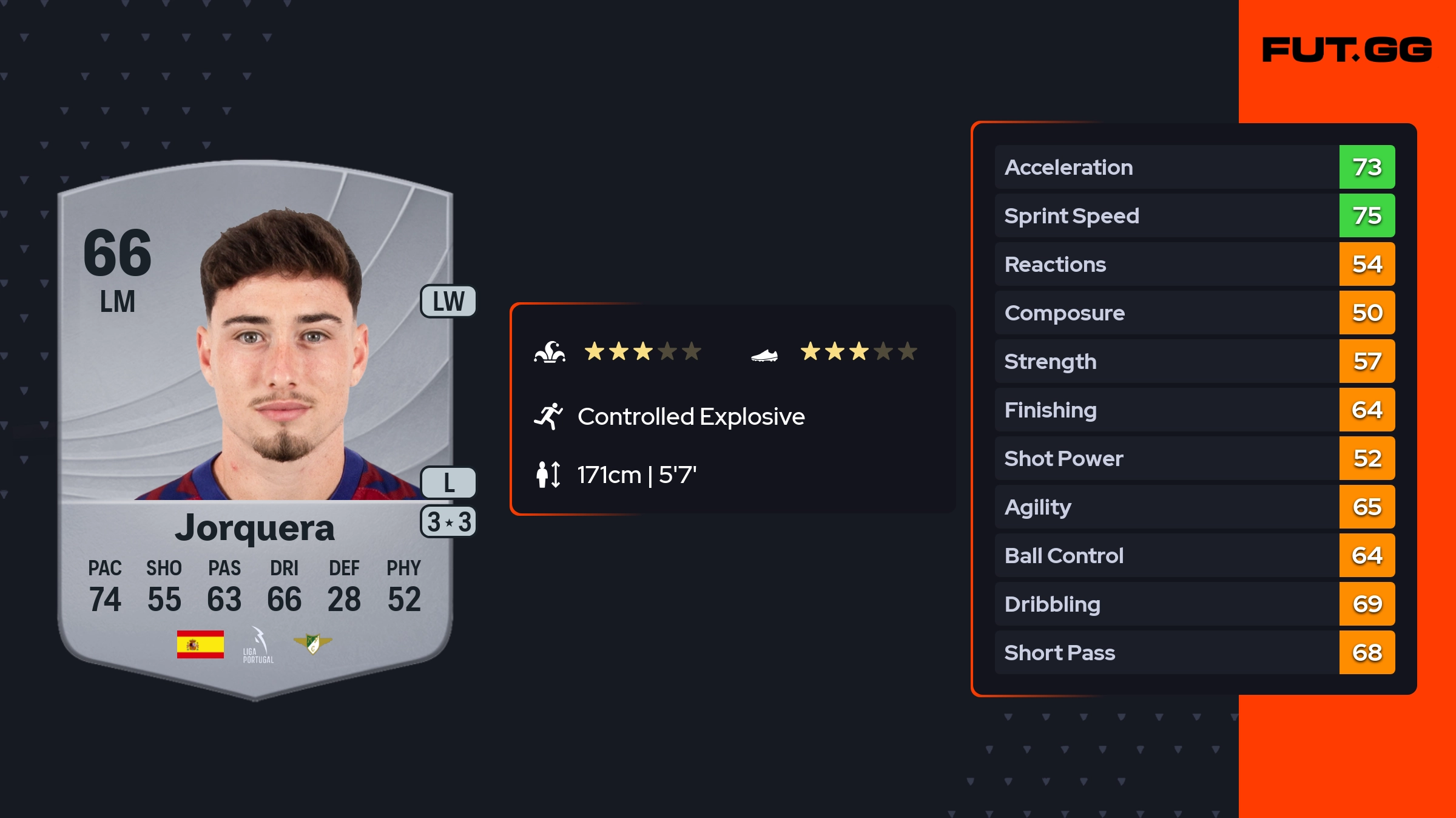
Task: Select the Finishing stat row
Action: pos(1194,410)
